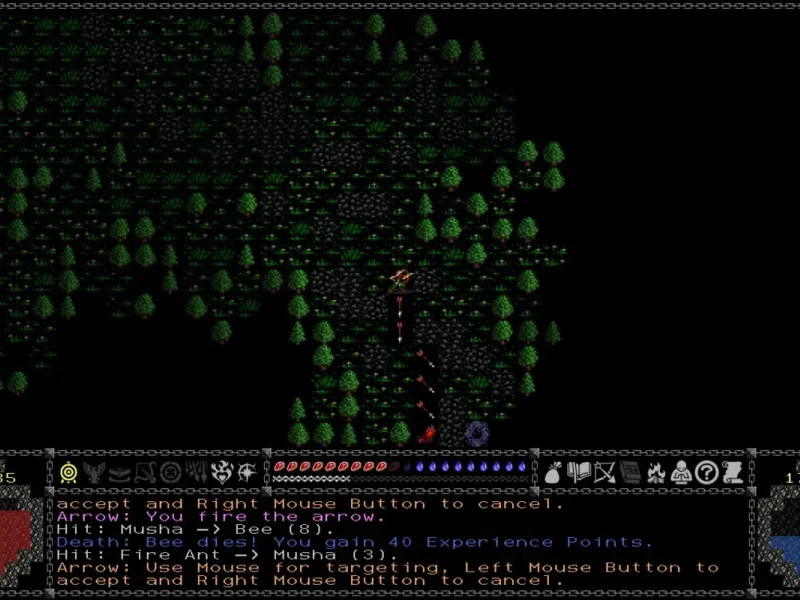Screen dimensions: 800x600
Task: Click the bow and scroll skill icon
Action: point(145,473)
